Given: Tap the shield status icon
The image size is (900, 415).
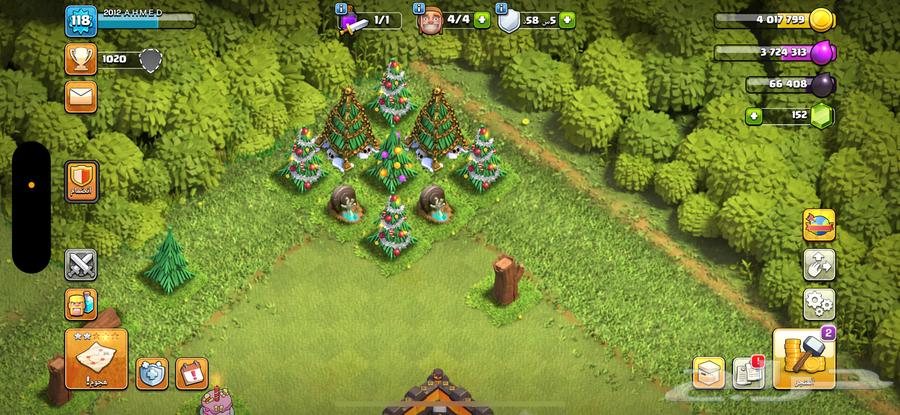Looking at the screenshot, I should [510, 21].
